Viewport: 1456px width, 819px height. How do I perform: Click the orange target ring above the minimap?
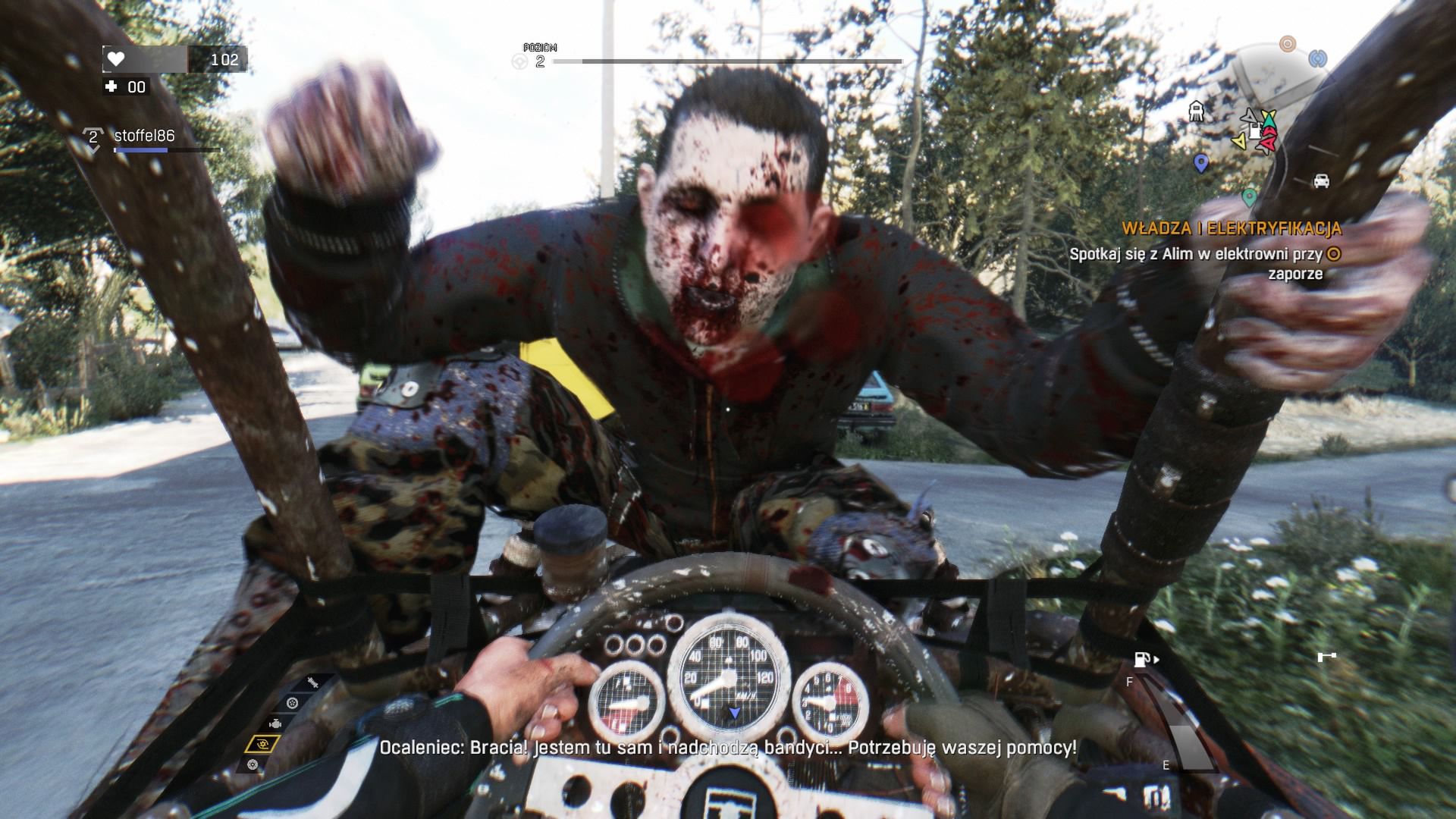pos(1288,44)
